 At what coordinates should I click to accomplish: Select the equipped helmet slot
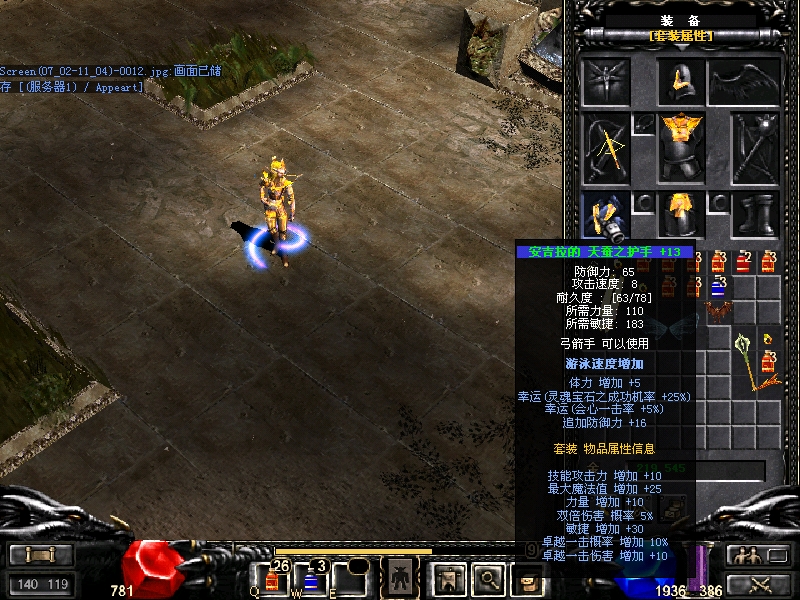click(x=682, y=80)
